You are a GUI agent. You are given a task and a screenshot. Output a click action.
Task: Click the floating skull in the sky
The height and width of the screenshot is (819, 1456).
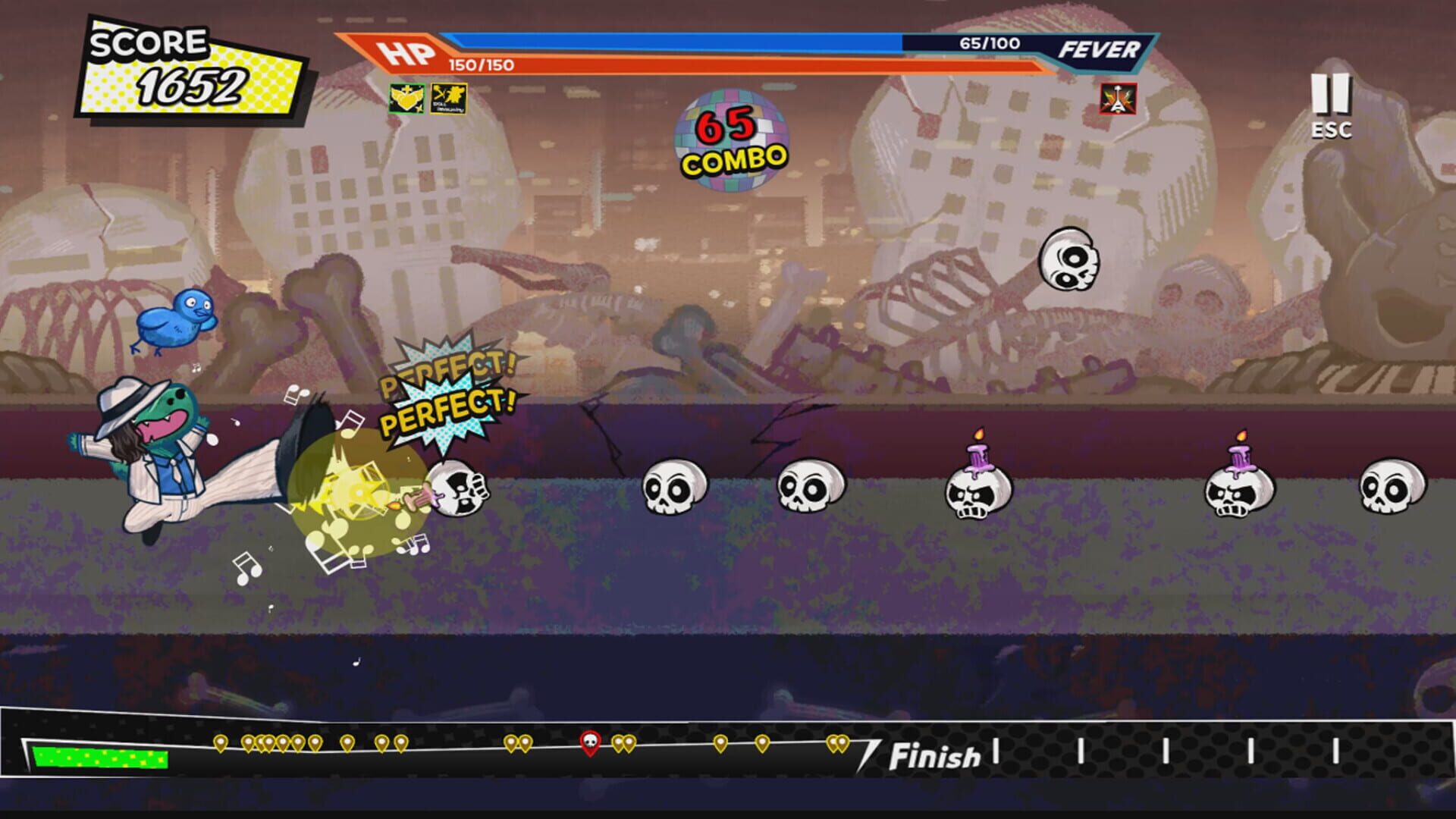pos(1068,260)
